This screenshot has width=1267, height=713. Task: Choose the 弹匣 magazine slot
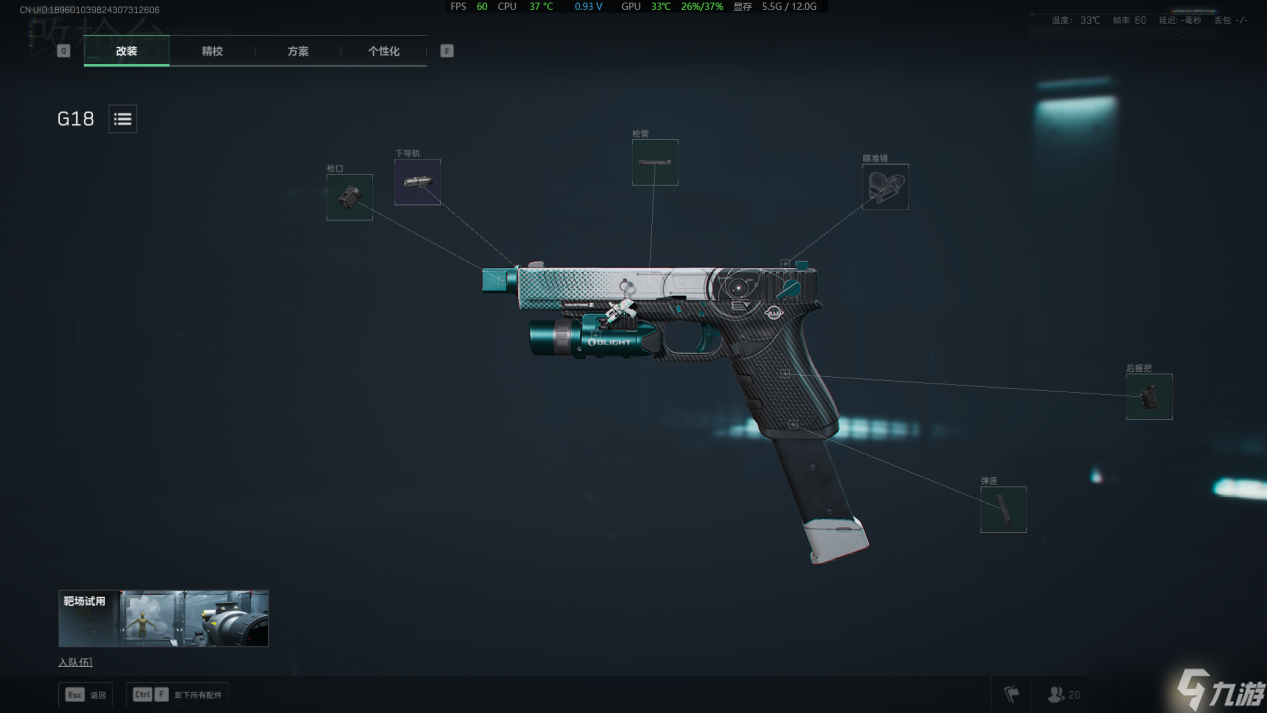pos(1003,509)
